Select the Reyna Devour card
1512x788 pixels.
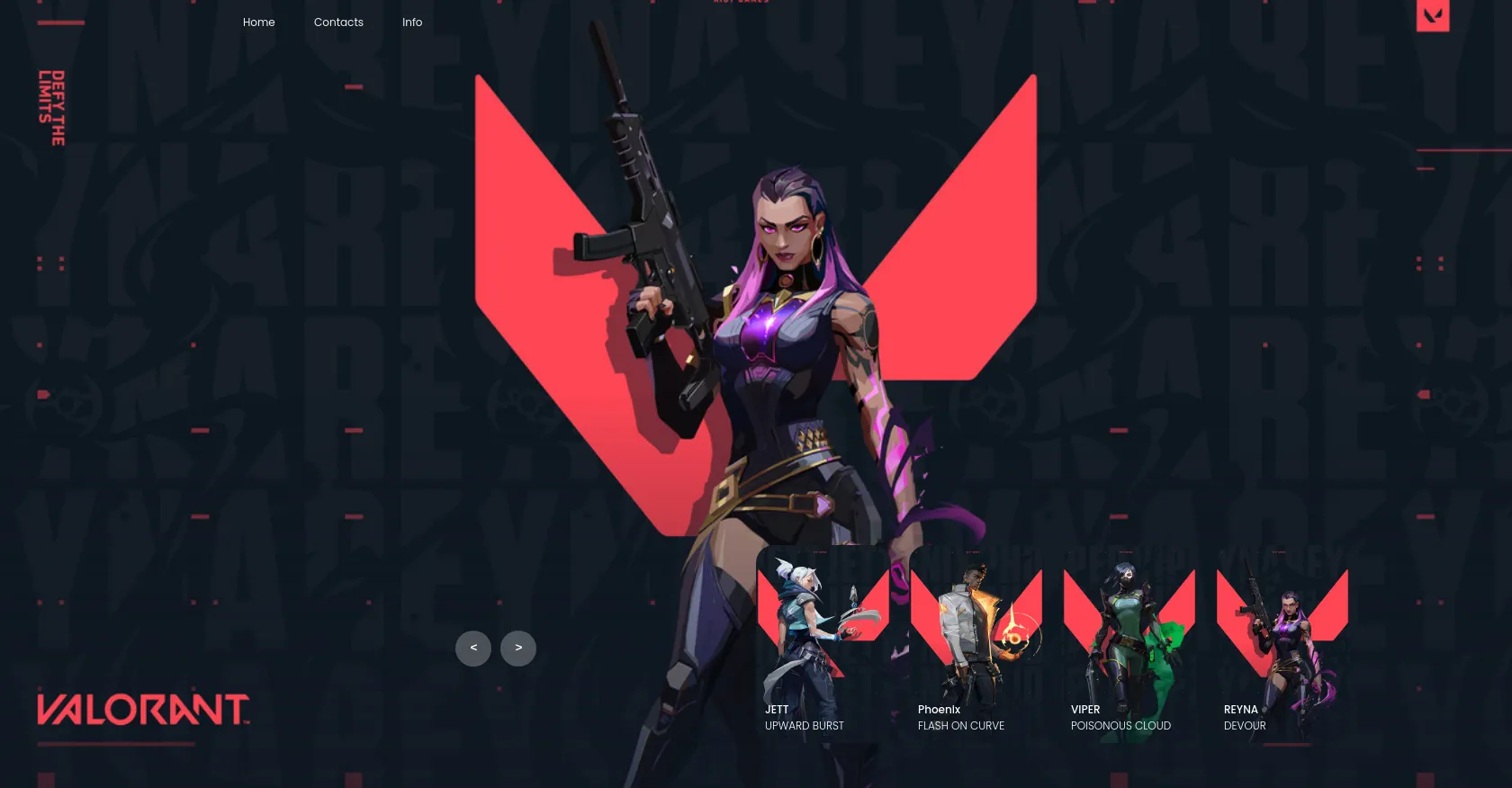[x=1282, y=644]
